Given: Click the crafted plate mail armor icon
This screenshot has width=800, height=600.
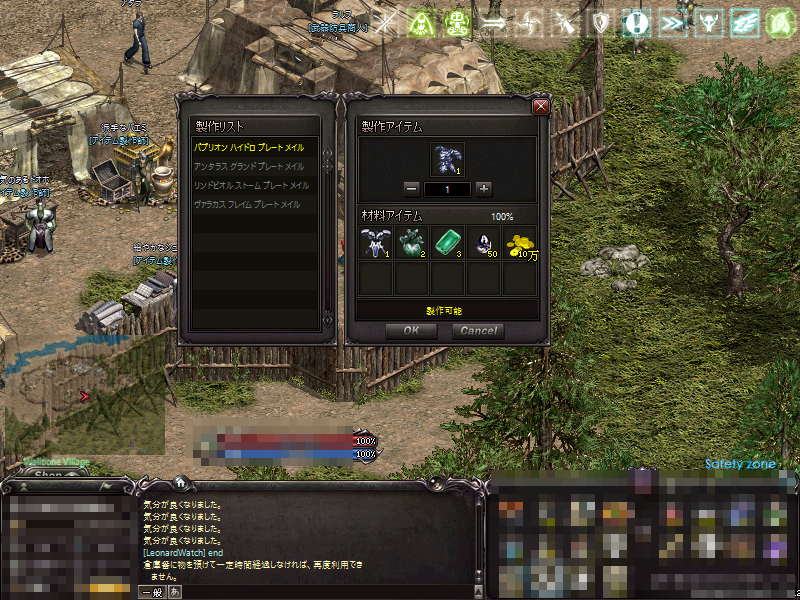Looking at the screenshot, I should tap(447, 158).
